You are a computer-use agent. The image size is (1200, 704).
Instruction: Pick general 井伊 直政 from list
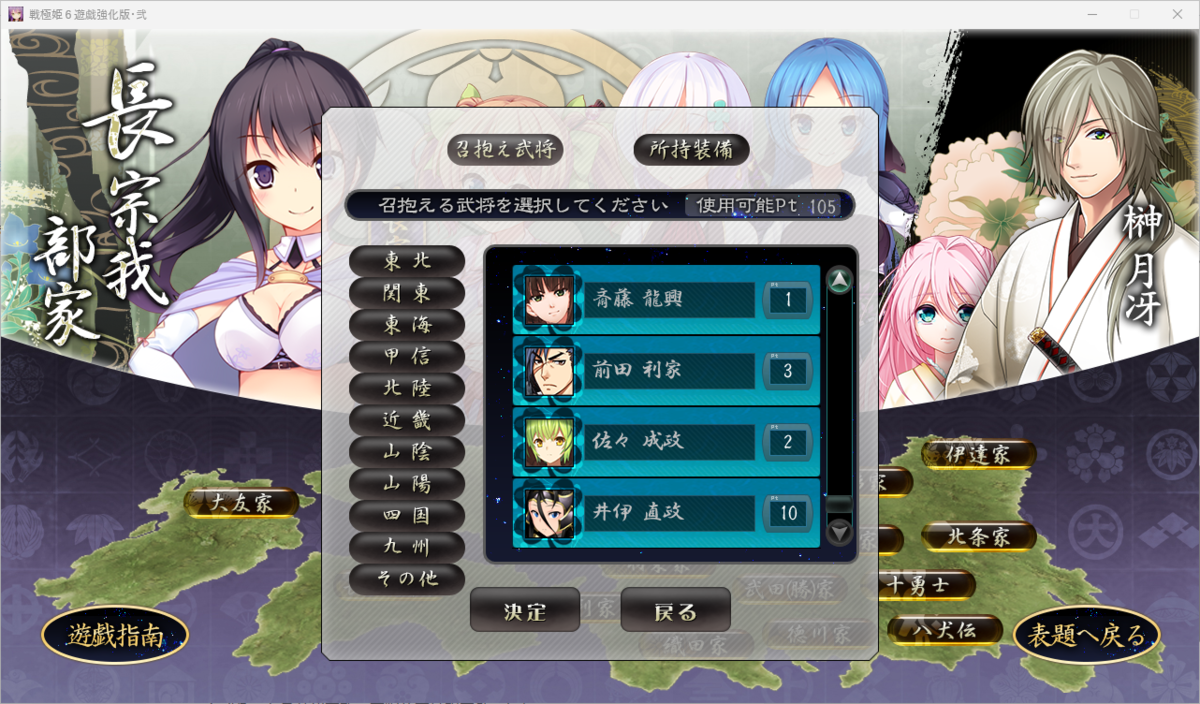click(666, 513)
